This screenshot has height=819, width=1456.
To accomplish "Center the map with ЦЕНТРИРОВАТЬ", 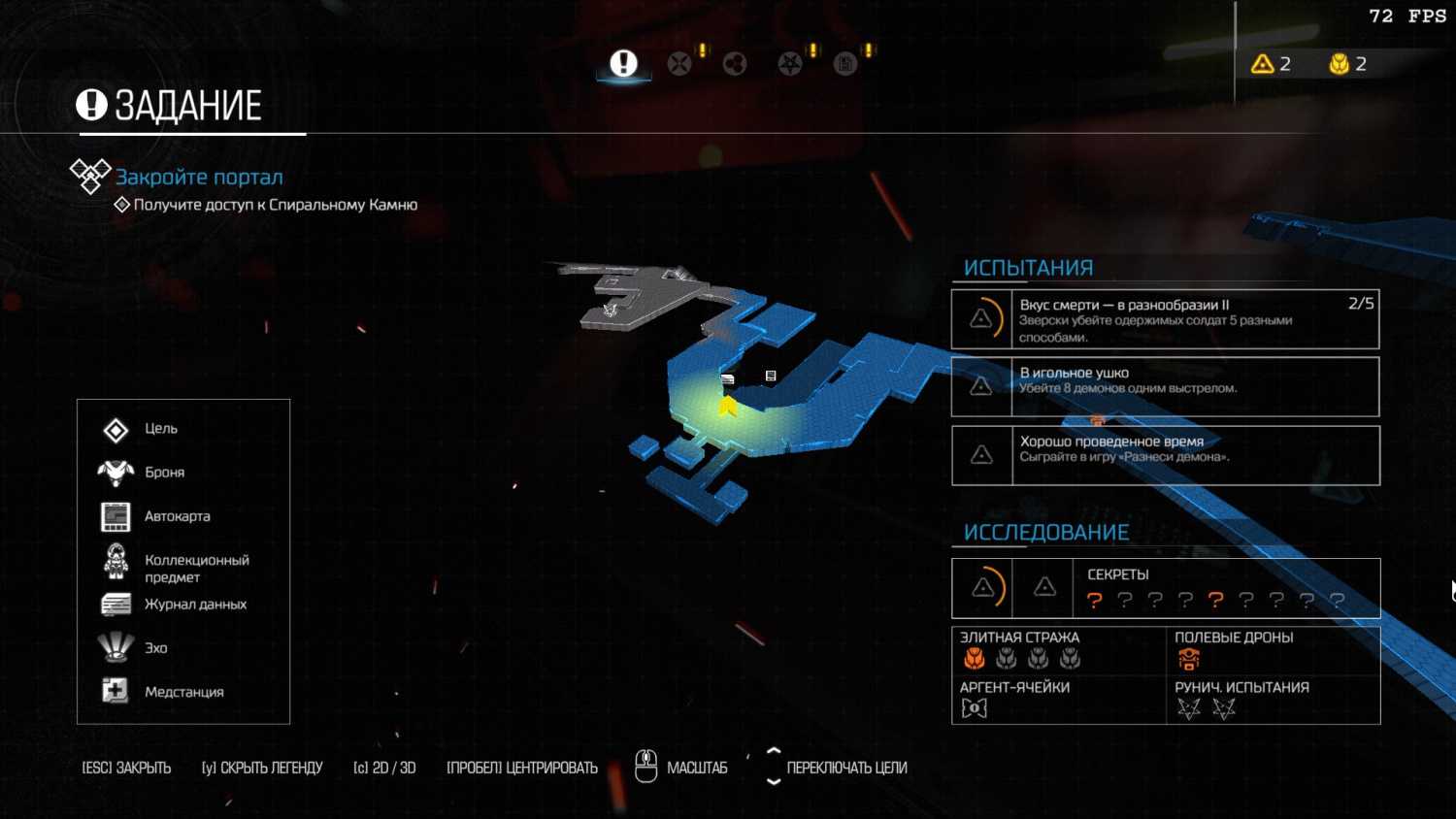I will click(x=521, y=768).
